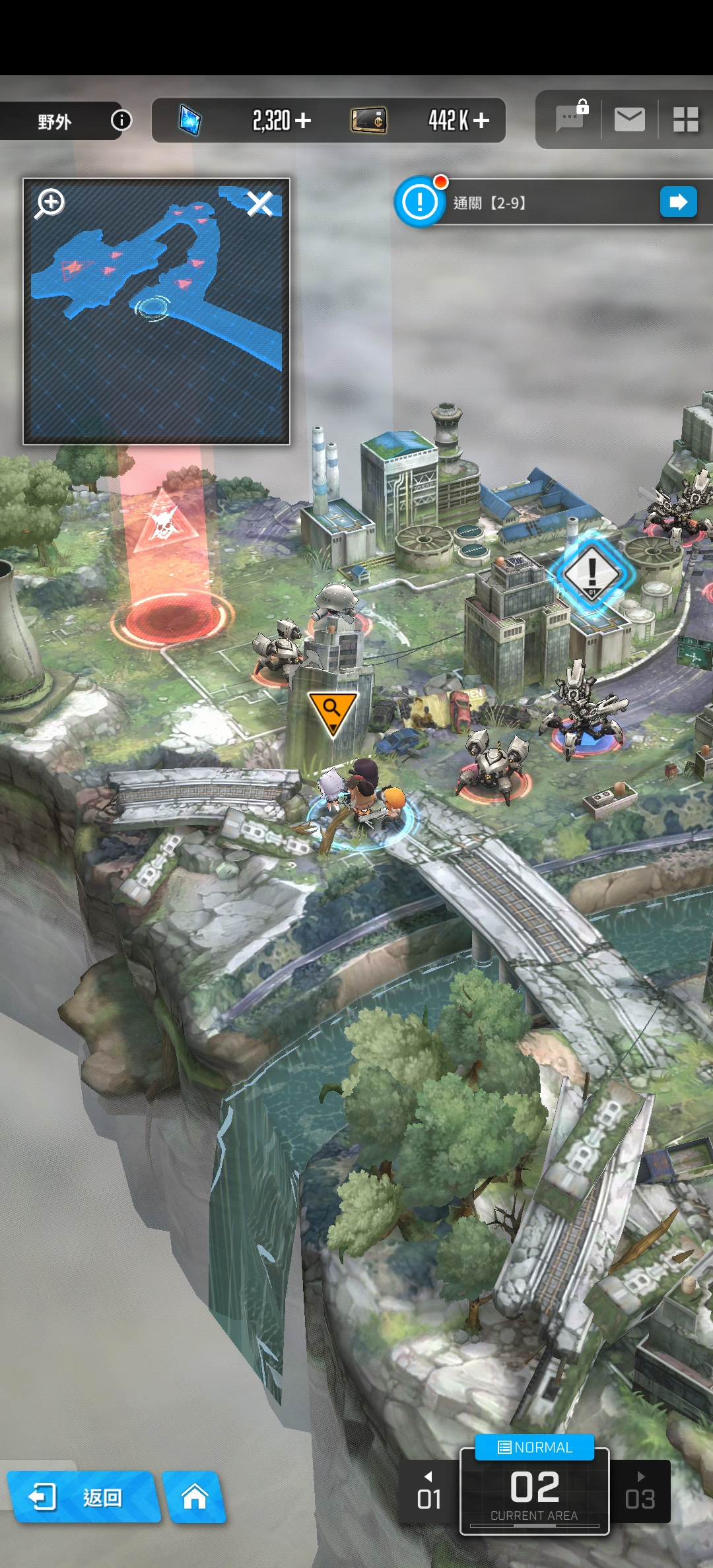
Task: Open the locked chat bubble icon
Action: pos(570,119)
